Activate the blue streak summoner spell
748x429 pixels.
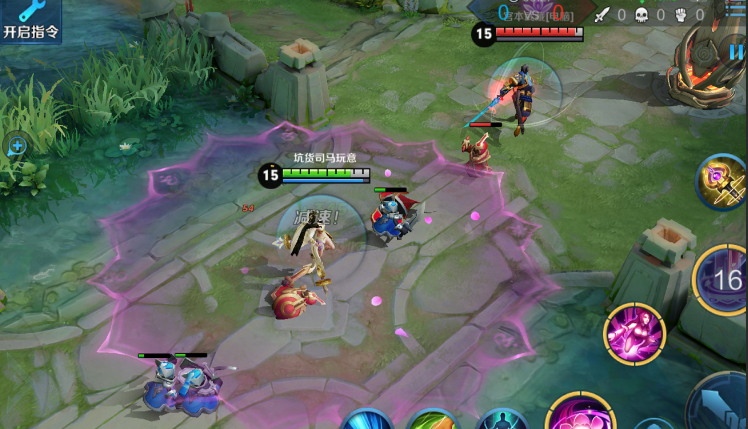pos(366,421)
